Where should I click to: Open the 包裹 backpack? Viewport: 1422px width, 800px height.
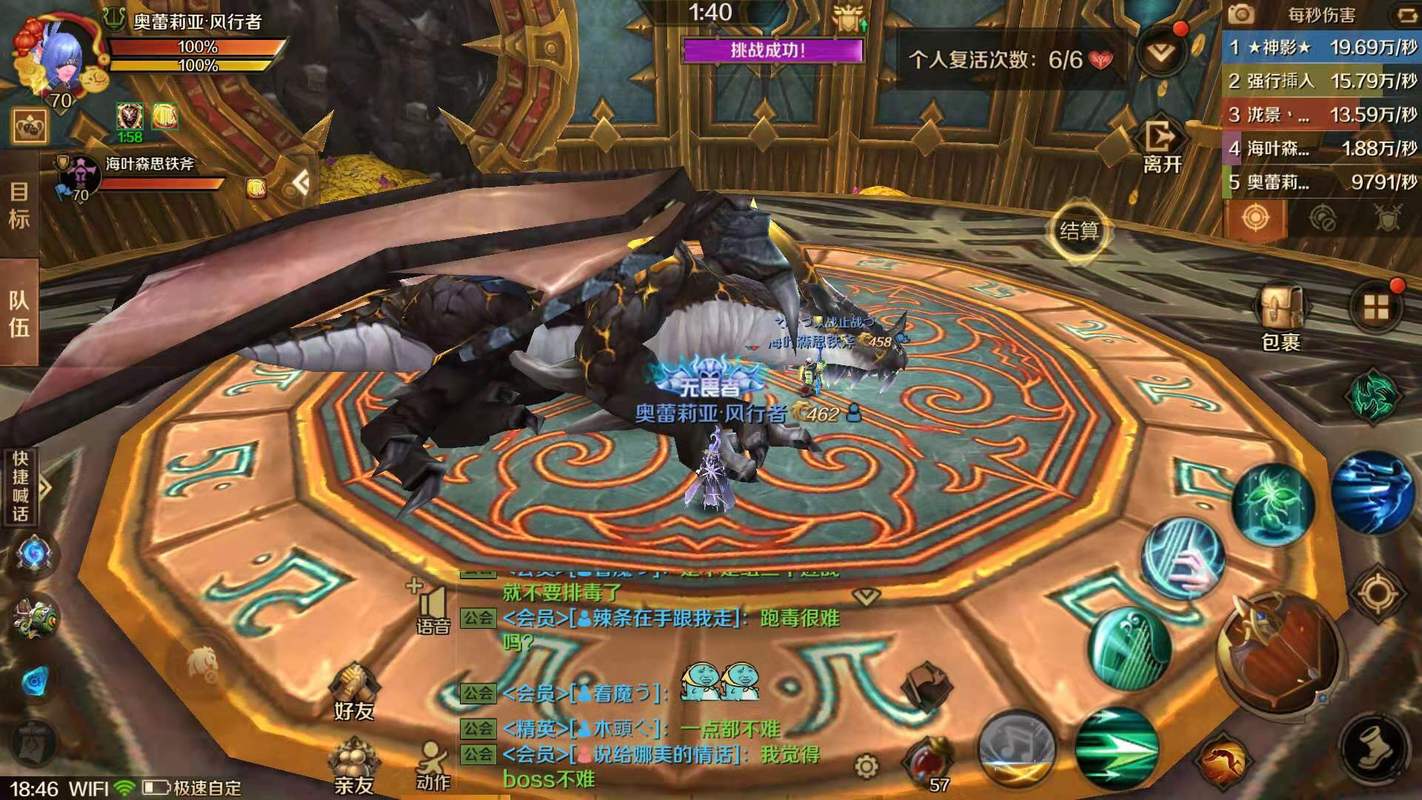pos(1280,314)
